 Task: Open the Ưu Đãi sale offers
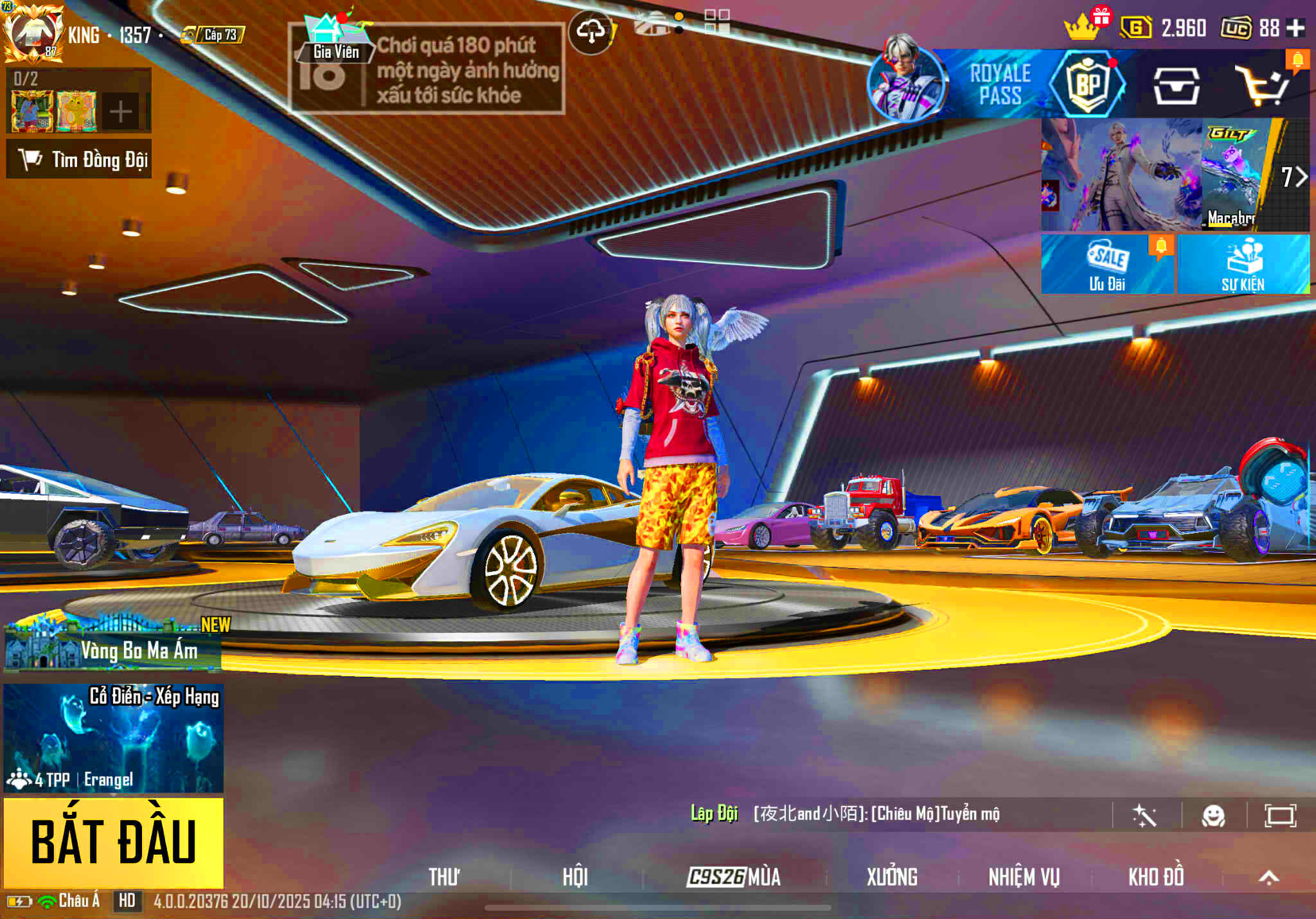point(1107,265)
